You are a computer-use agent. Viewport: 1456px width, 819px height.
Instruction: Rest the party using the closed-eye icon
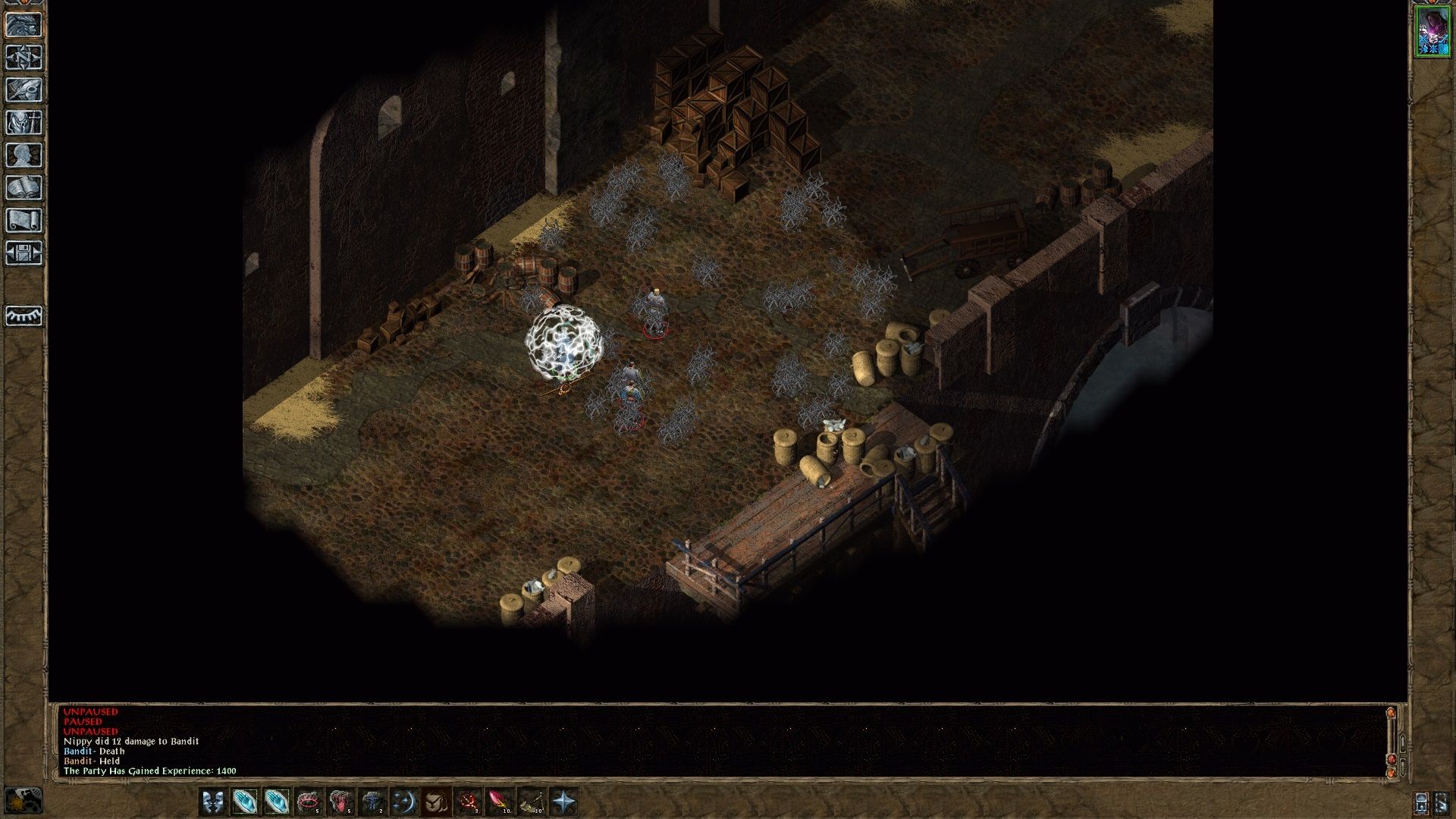click(x=24, y=316)
